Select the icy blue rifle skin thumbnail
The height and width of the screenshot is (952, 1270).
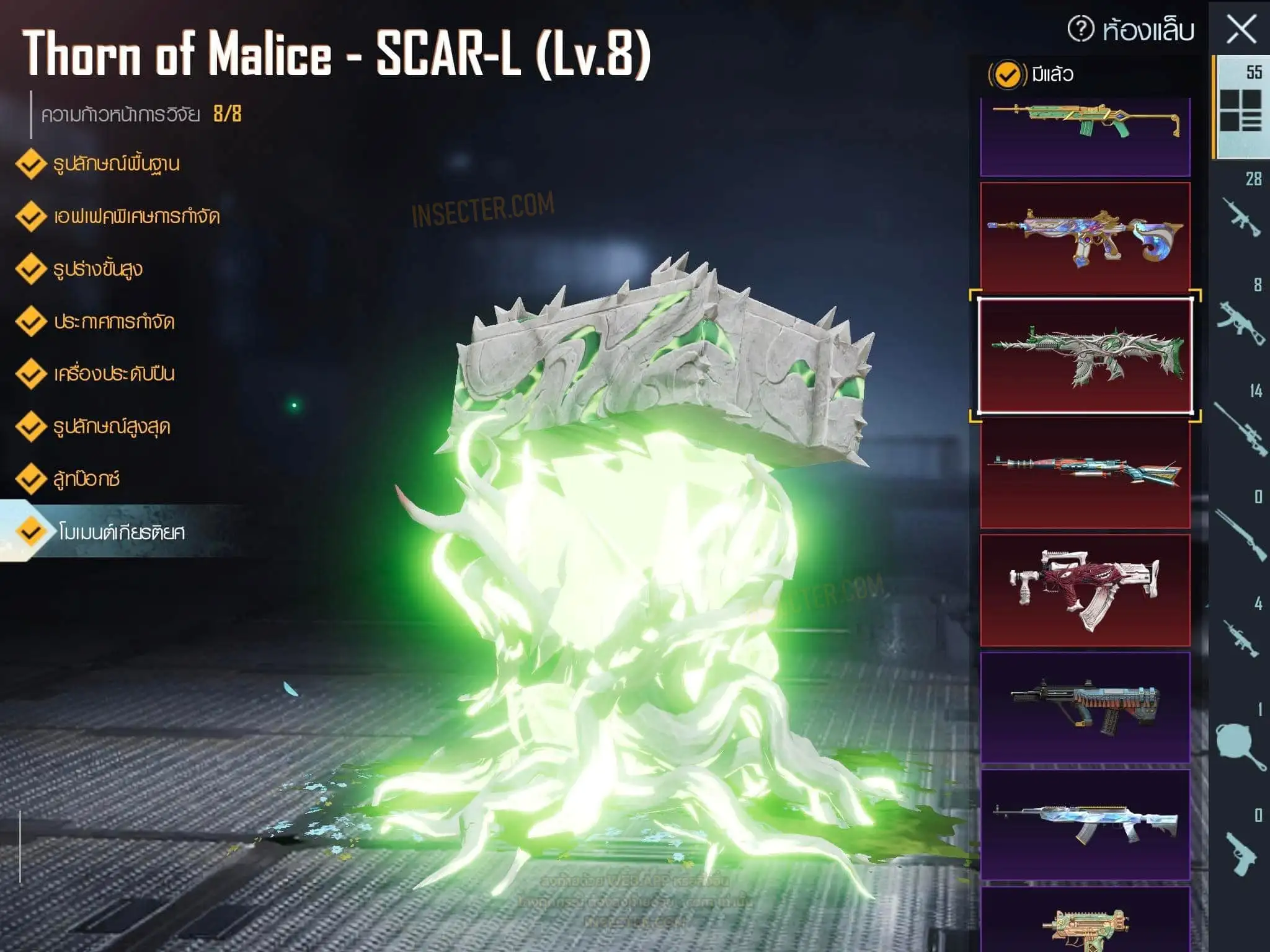(x=1085, y=824)
